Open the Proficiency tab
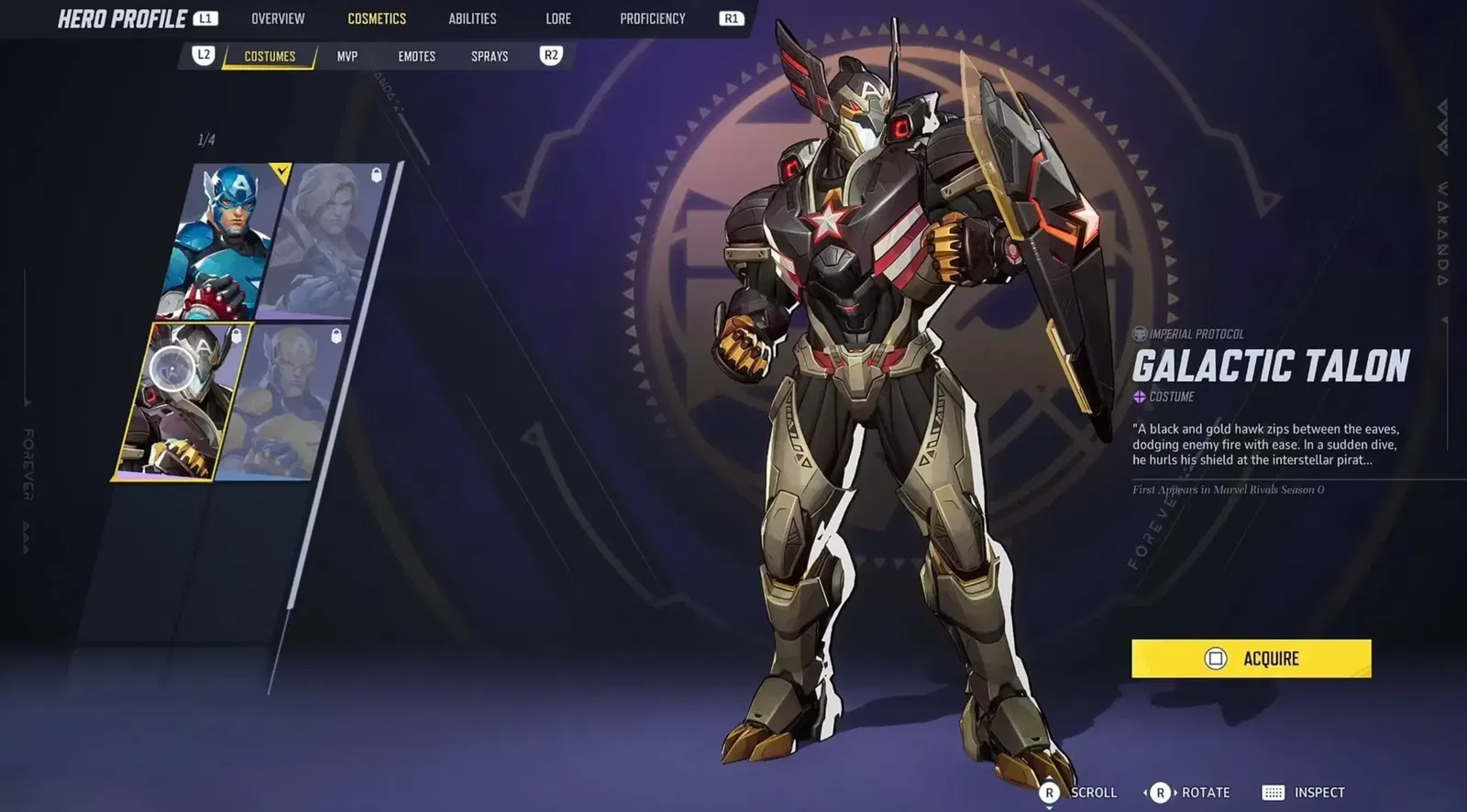 click(652, 18)
